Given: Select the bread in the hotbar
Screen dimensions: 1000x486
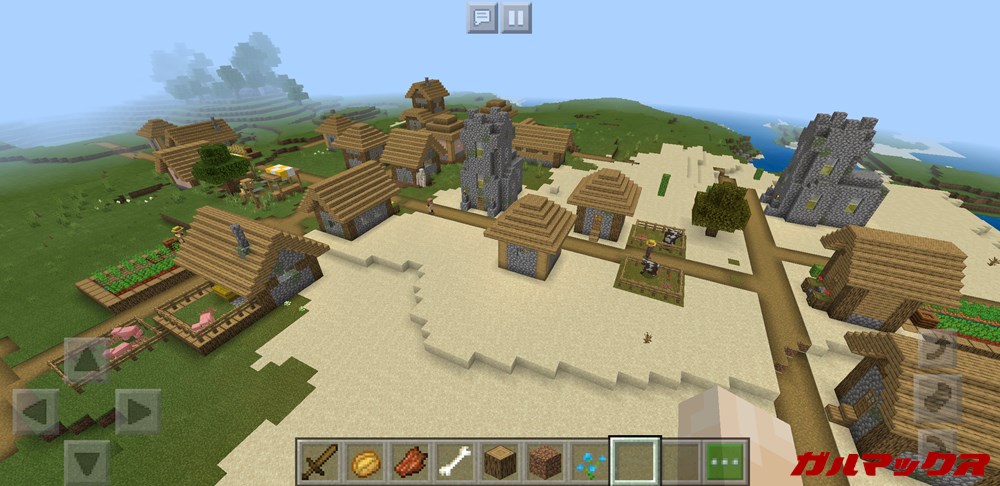Looking at the screenshot, I should pyautogui.click(x=365, y=461).
